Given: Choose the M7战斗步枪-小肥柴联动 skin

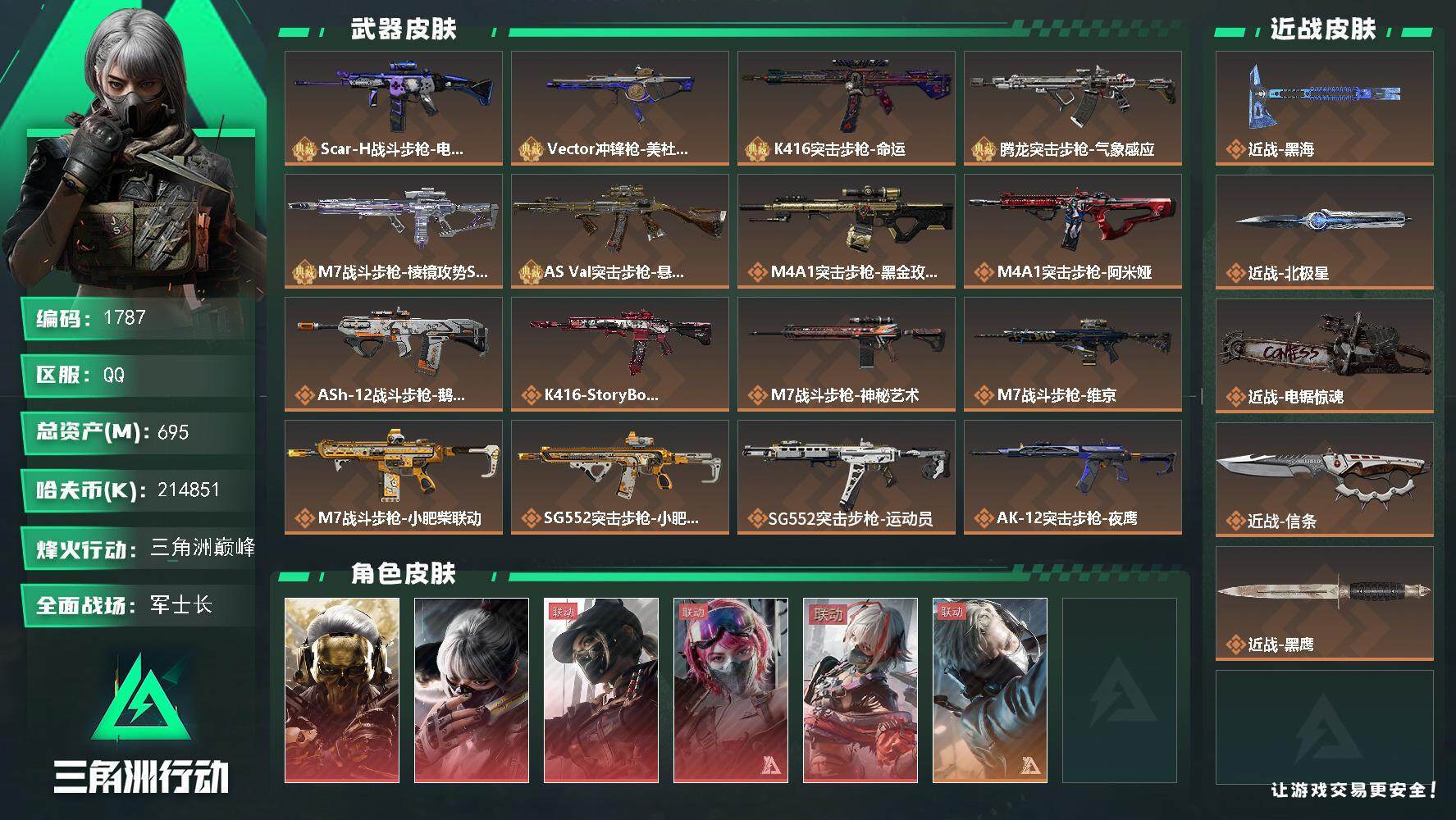Looking at the screenshot, I should coord(393,476).
